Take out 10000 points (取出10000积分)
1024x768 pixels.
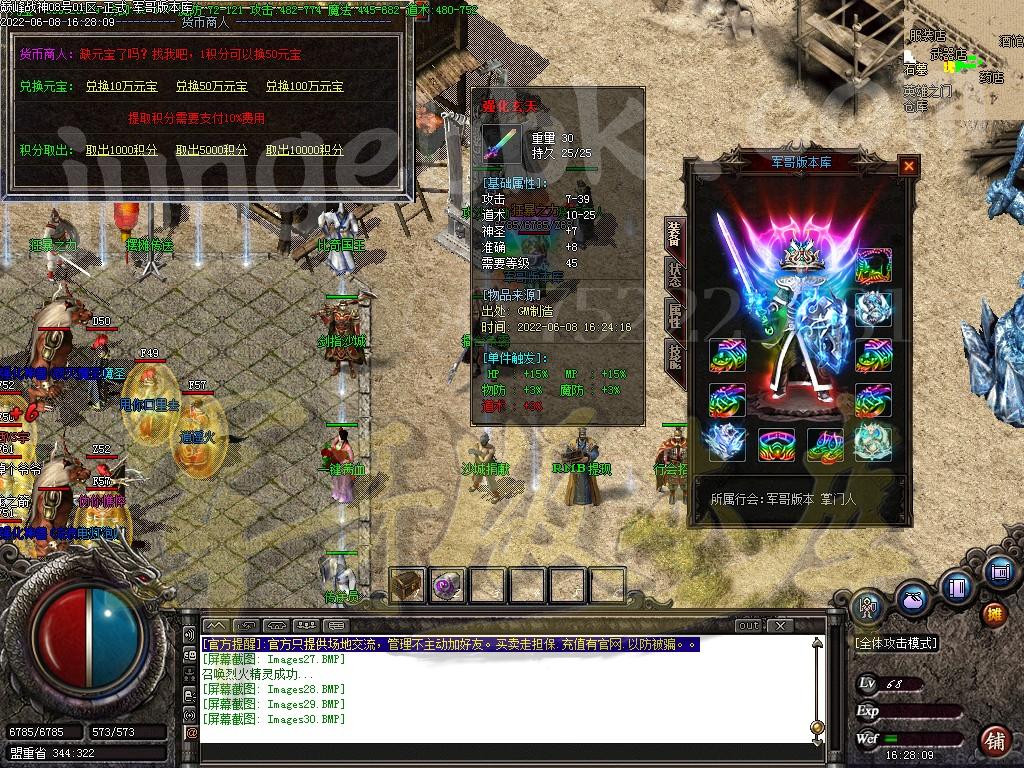pos(304,150)
